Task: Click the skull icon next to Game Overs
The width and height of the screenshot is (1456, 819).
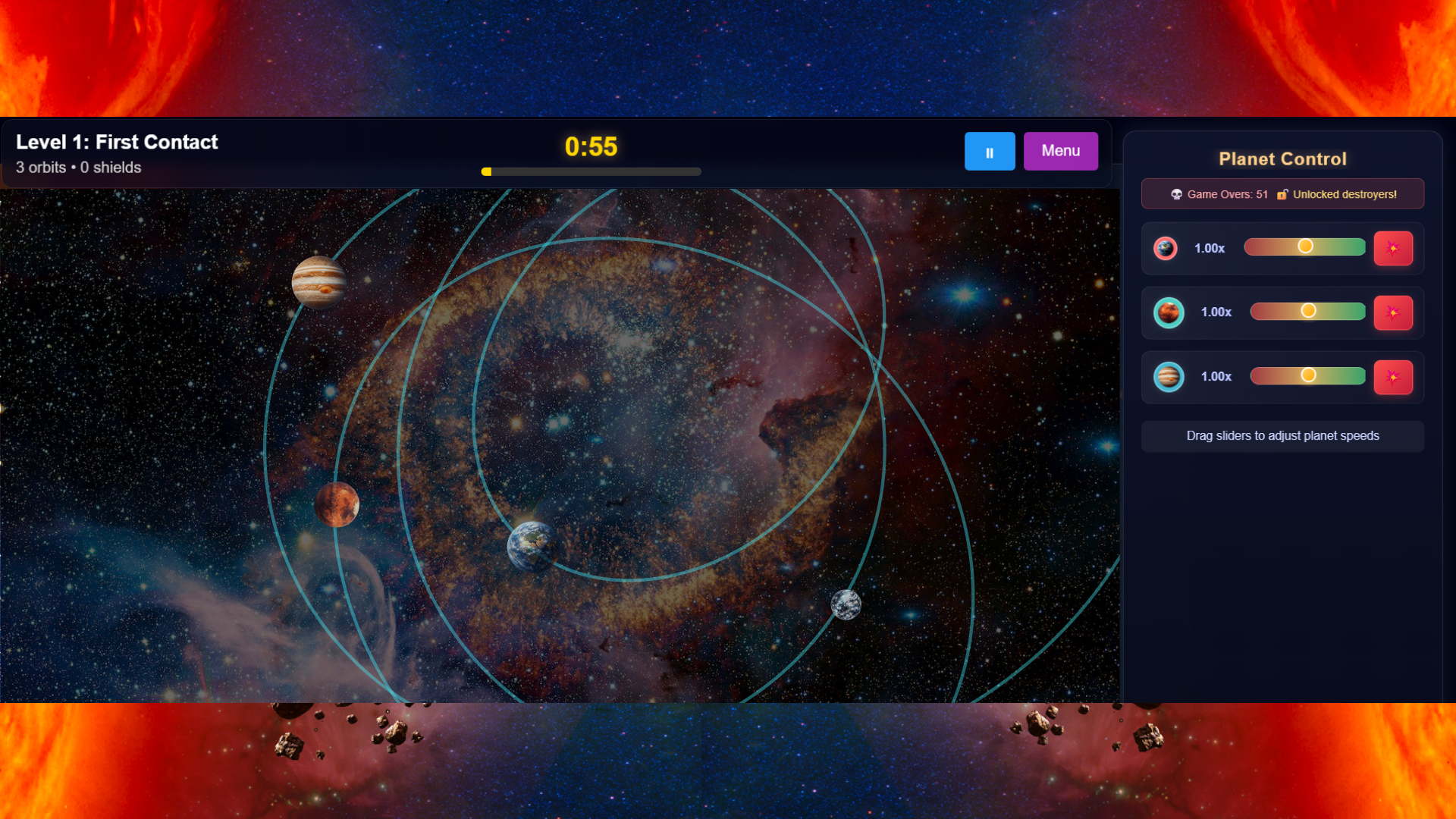Action: coord(1178,194)
